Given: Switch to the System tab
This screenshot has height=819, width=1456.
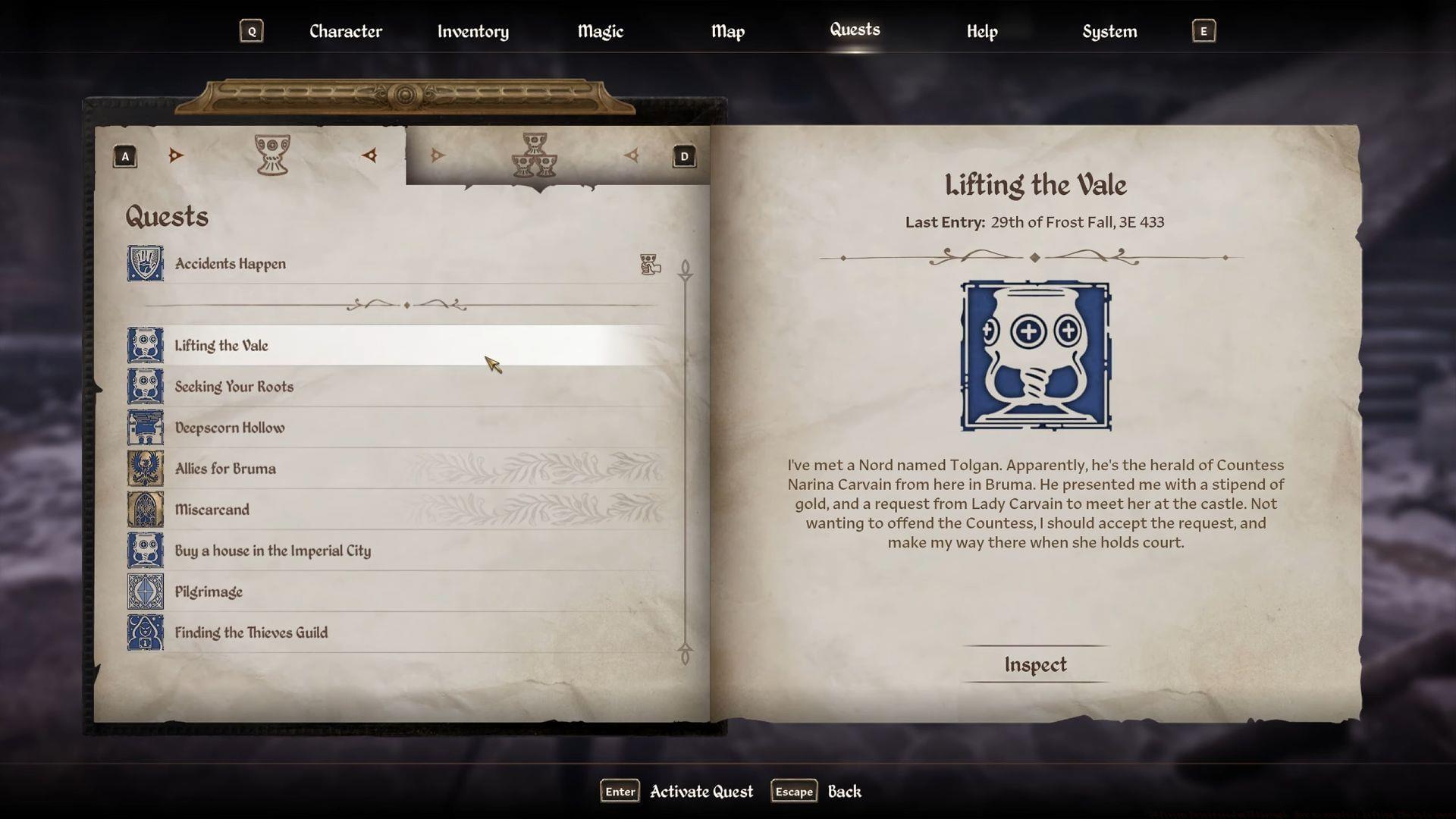Looking at the screenshot, I should tap(1109, 31).
